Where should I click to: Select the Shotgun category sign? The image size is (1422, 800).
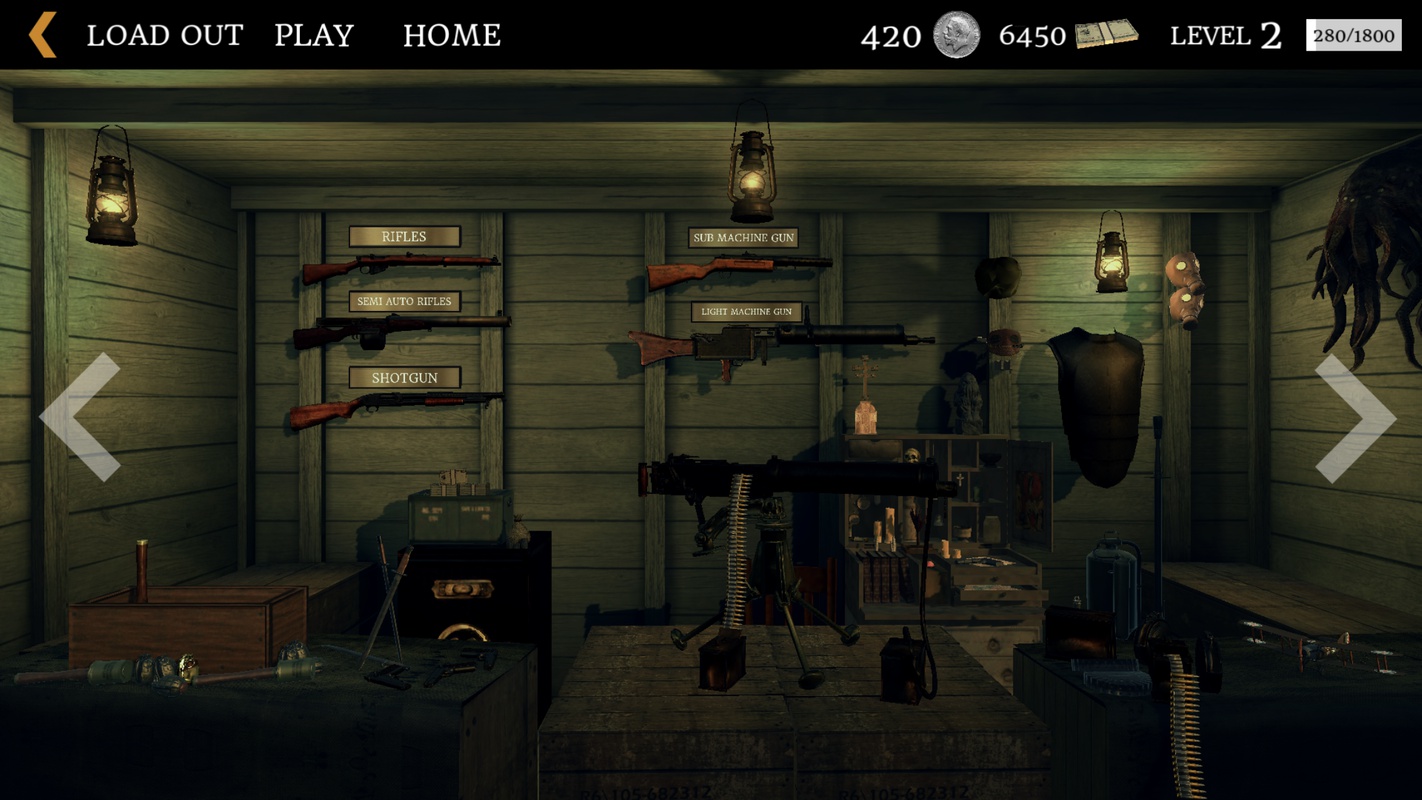tap(404, 378)
